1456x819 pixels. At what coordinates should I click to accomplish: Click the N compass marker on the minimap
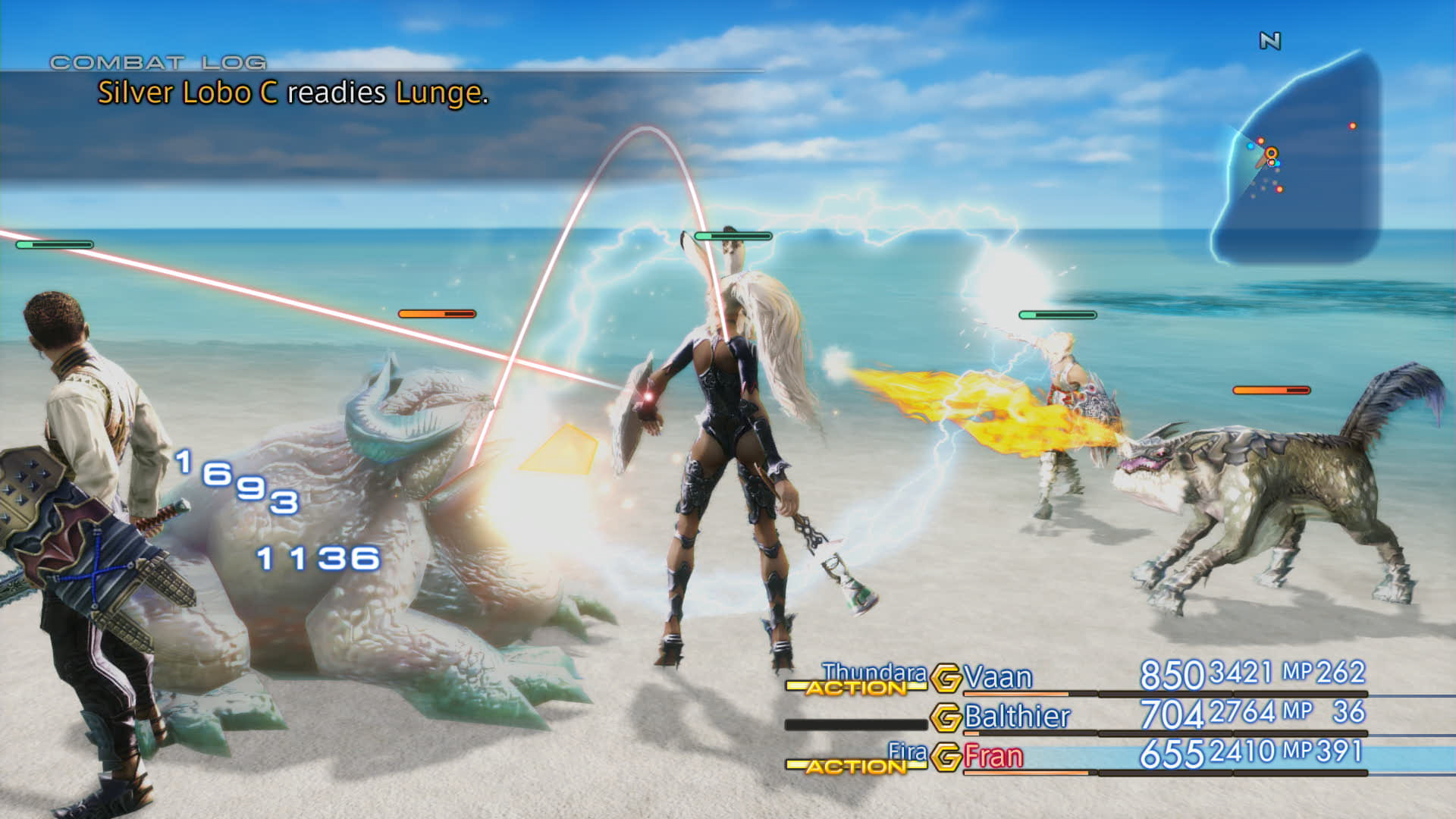point(1272,40)
